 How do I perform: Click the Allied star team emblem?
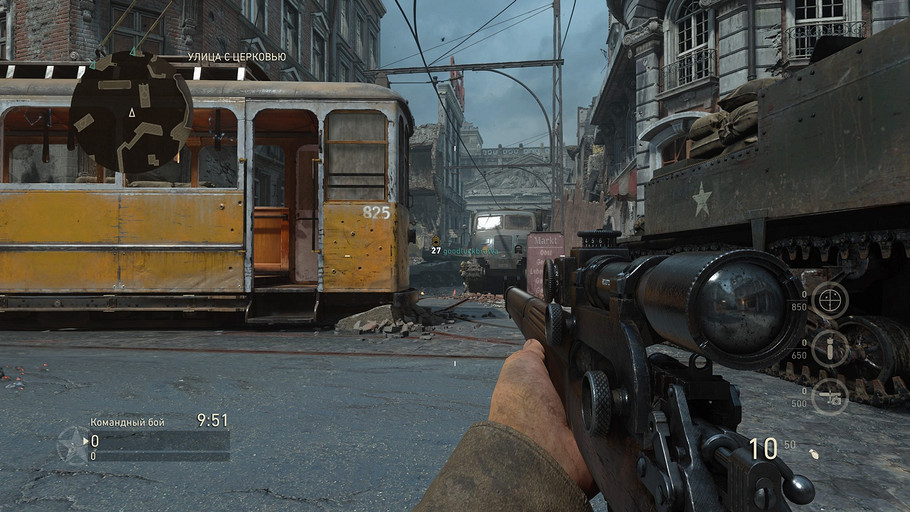pyautogui.click(x=73, y=445)
